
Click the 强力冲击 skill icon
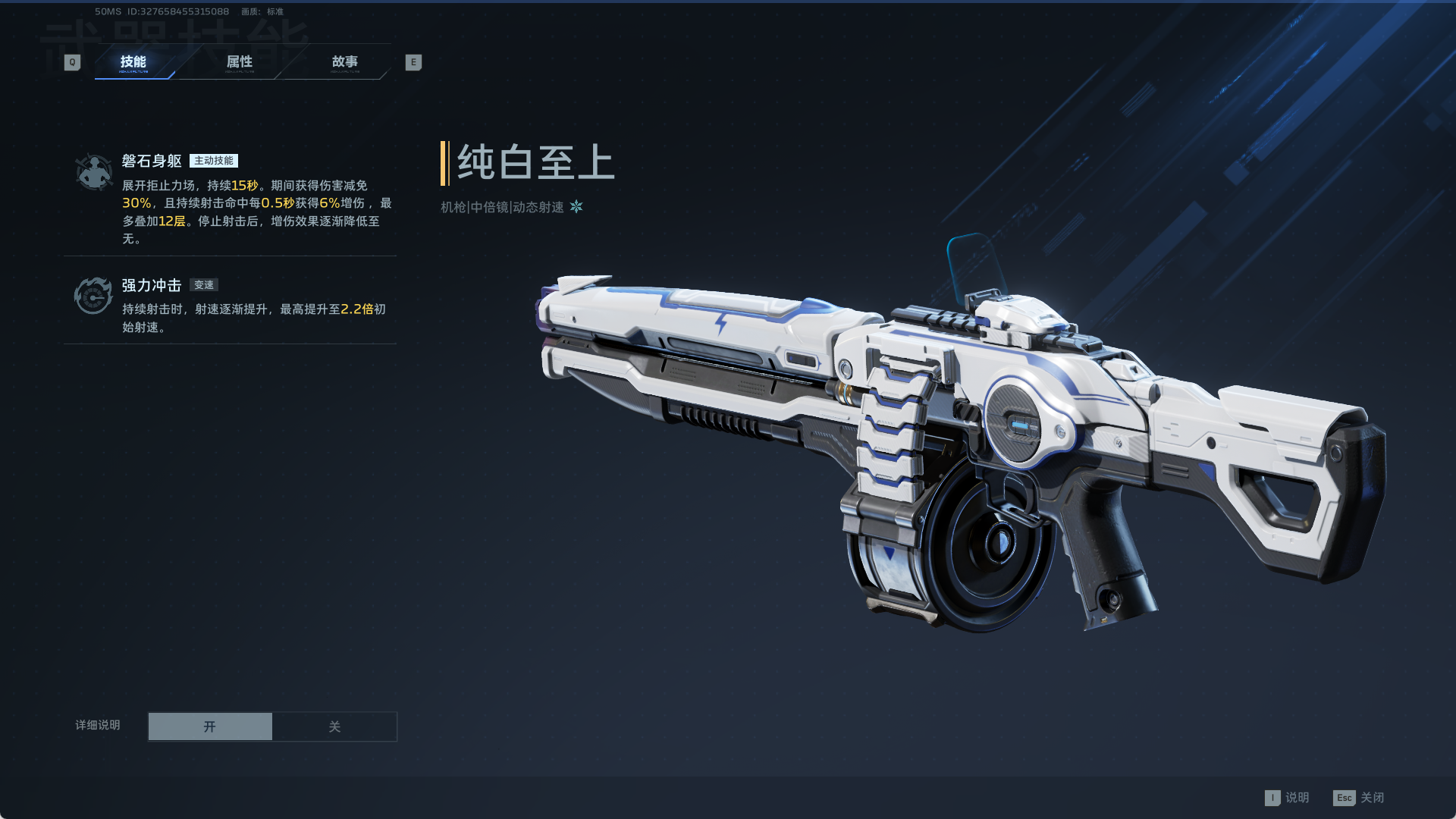point(93,296)
